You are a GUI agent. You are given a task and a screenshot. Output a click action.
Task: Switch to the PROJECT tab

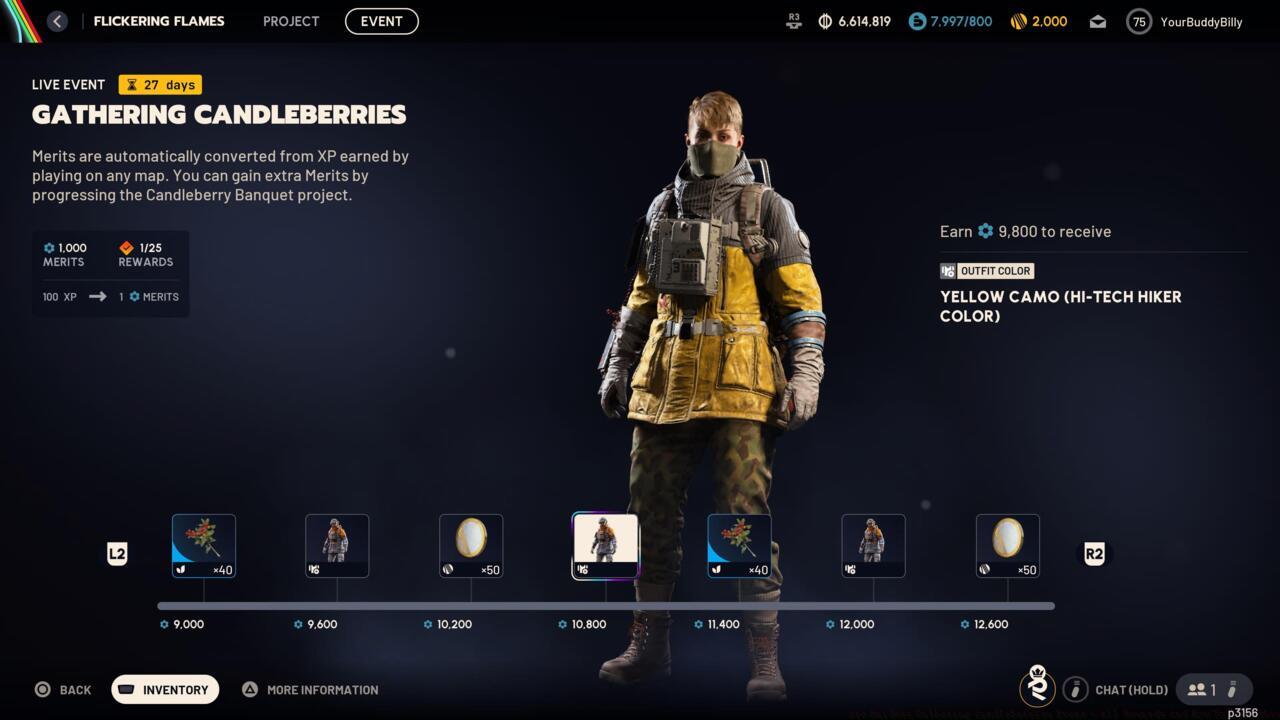click(x=290, y=21)
